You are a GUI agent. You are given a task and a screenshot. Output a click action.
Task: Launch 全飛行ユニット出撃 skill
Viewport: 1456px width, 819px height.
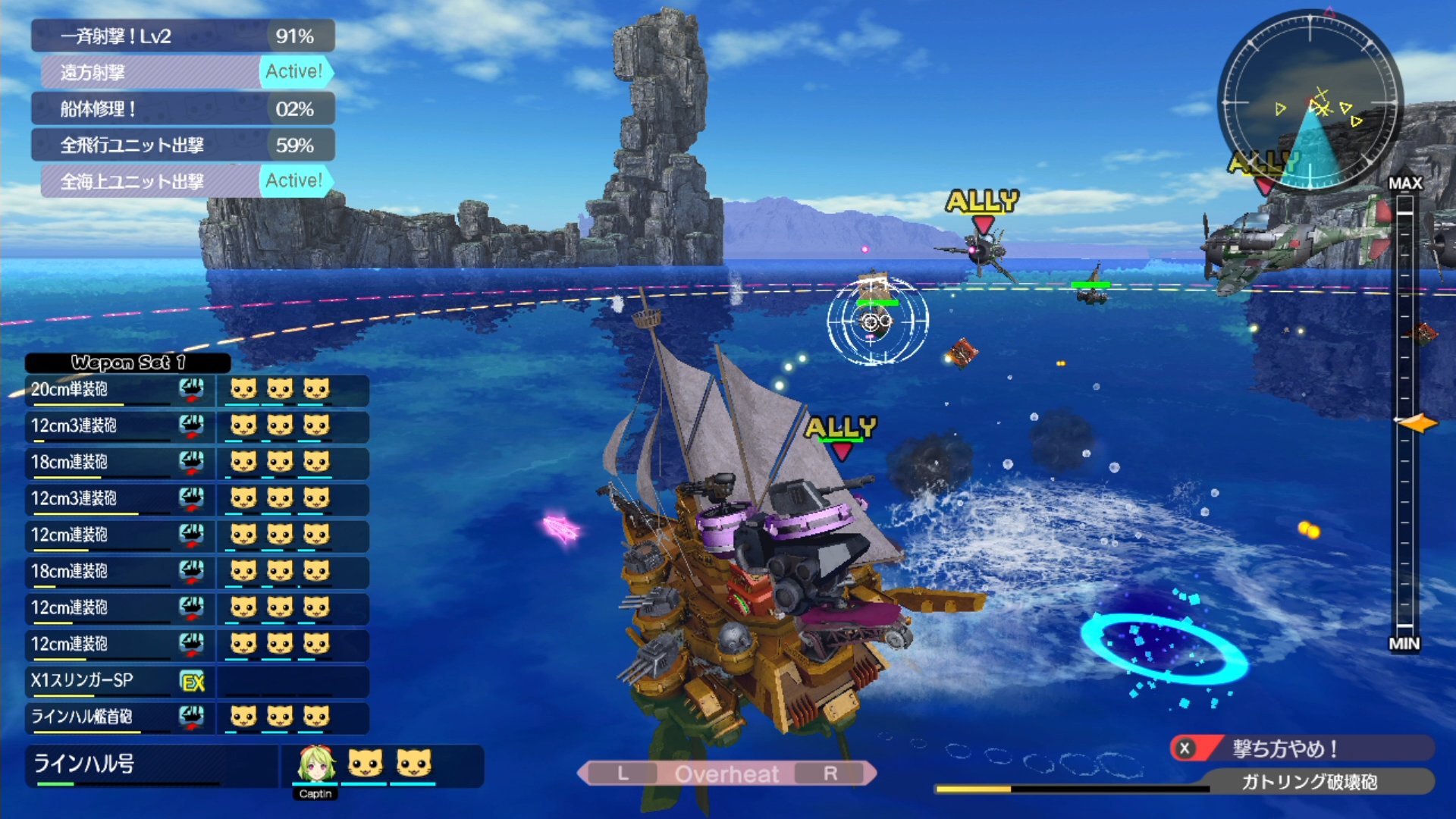tap(182, 145)
